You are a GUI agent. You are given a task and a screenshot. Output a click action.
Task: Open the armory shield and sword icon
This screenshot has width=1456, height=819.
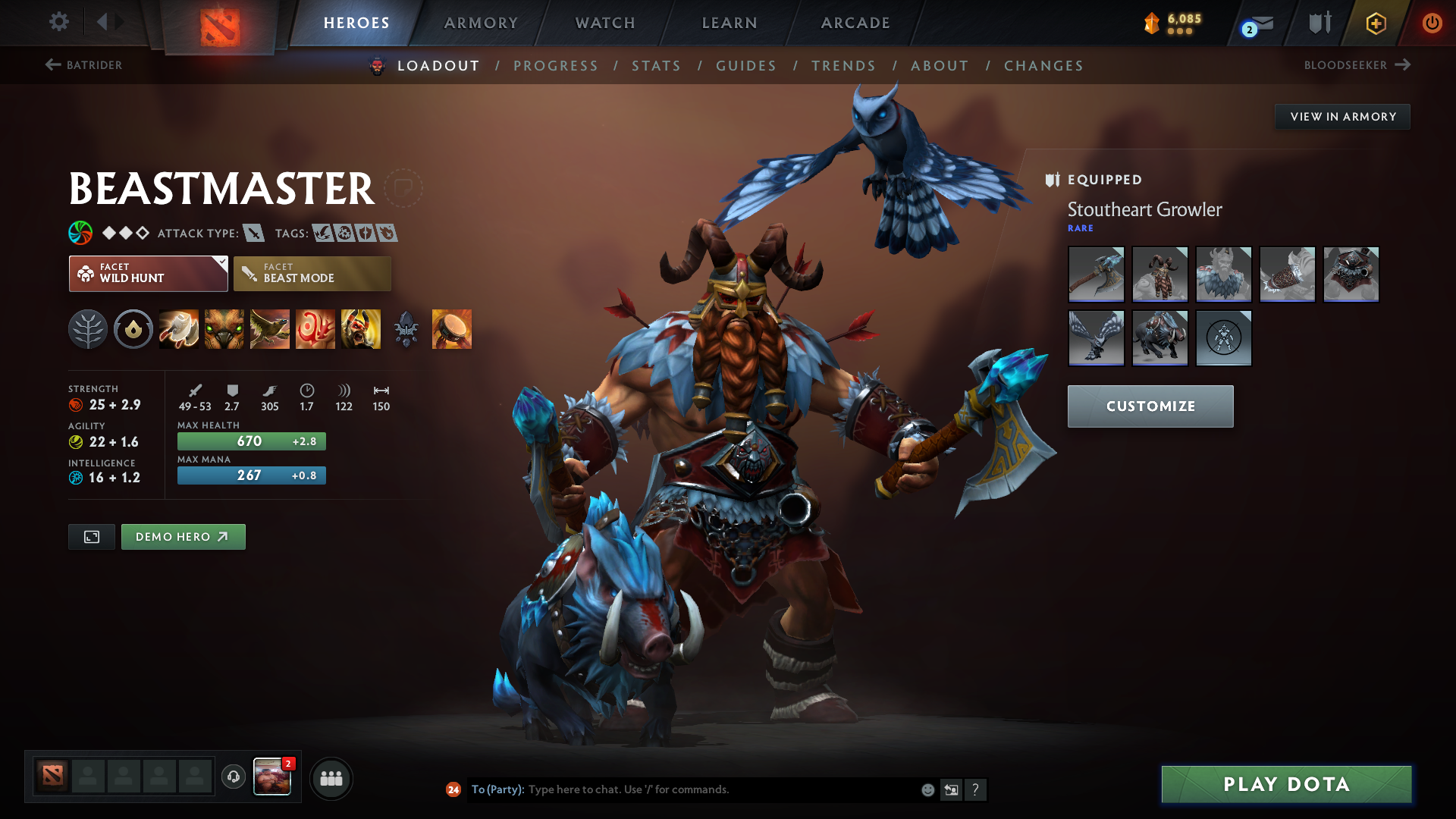coord(1318,23)
